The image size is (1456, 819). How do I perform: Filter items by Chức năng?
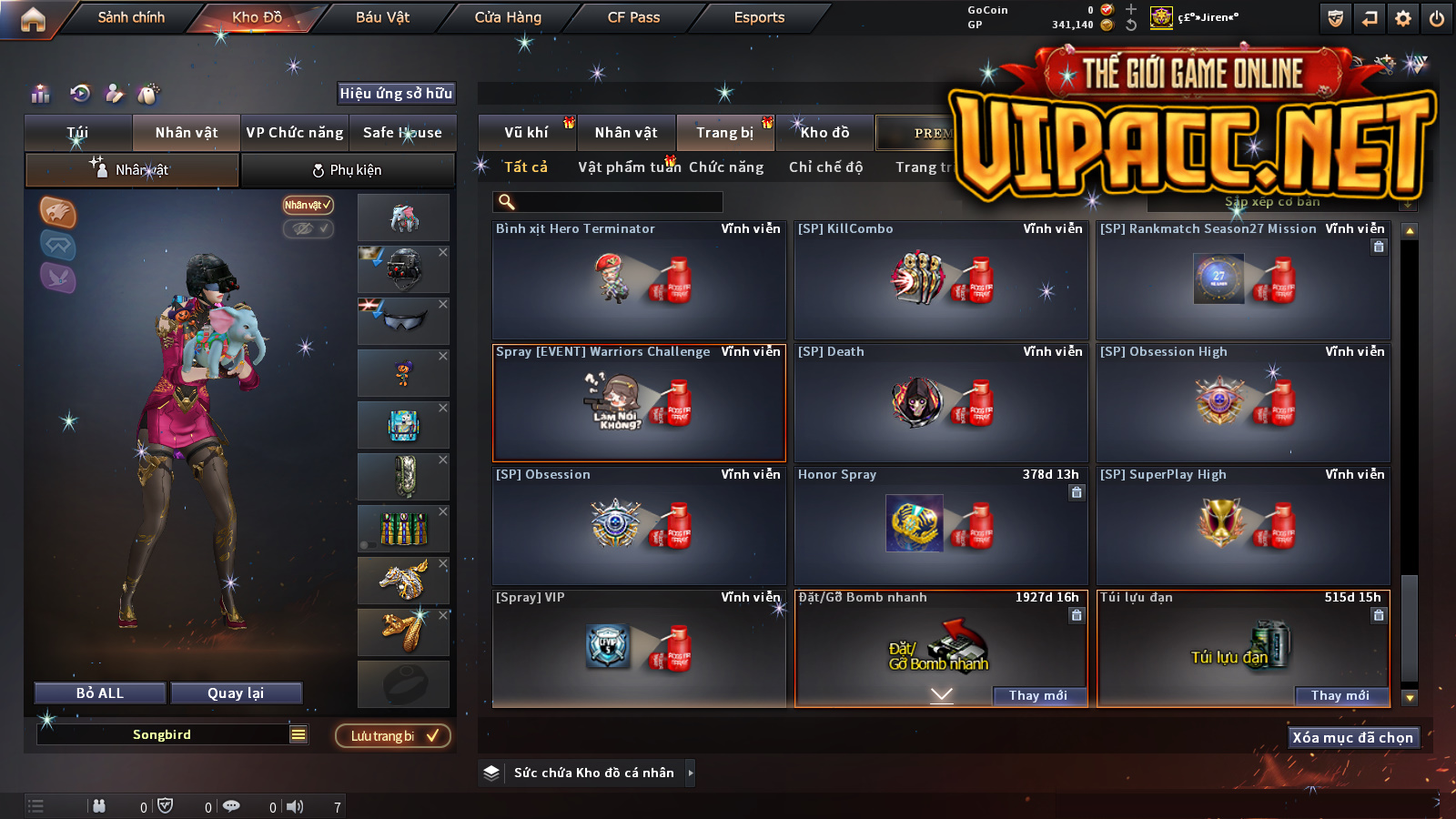(x=726, y=167)
